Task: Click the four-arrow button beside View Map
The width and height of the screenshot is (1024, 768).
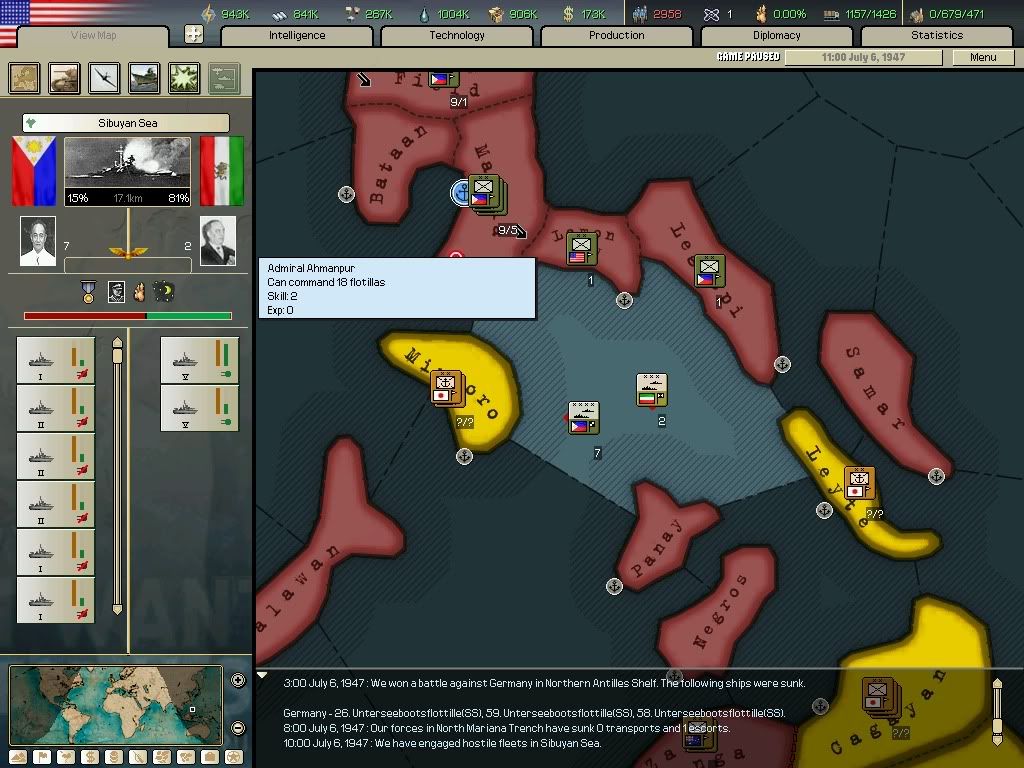Action: click(194, 34)
